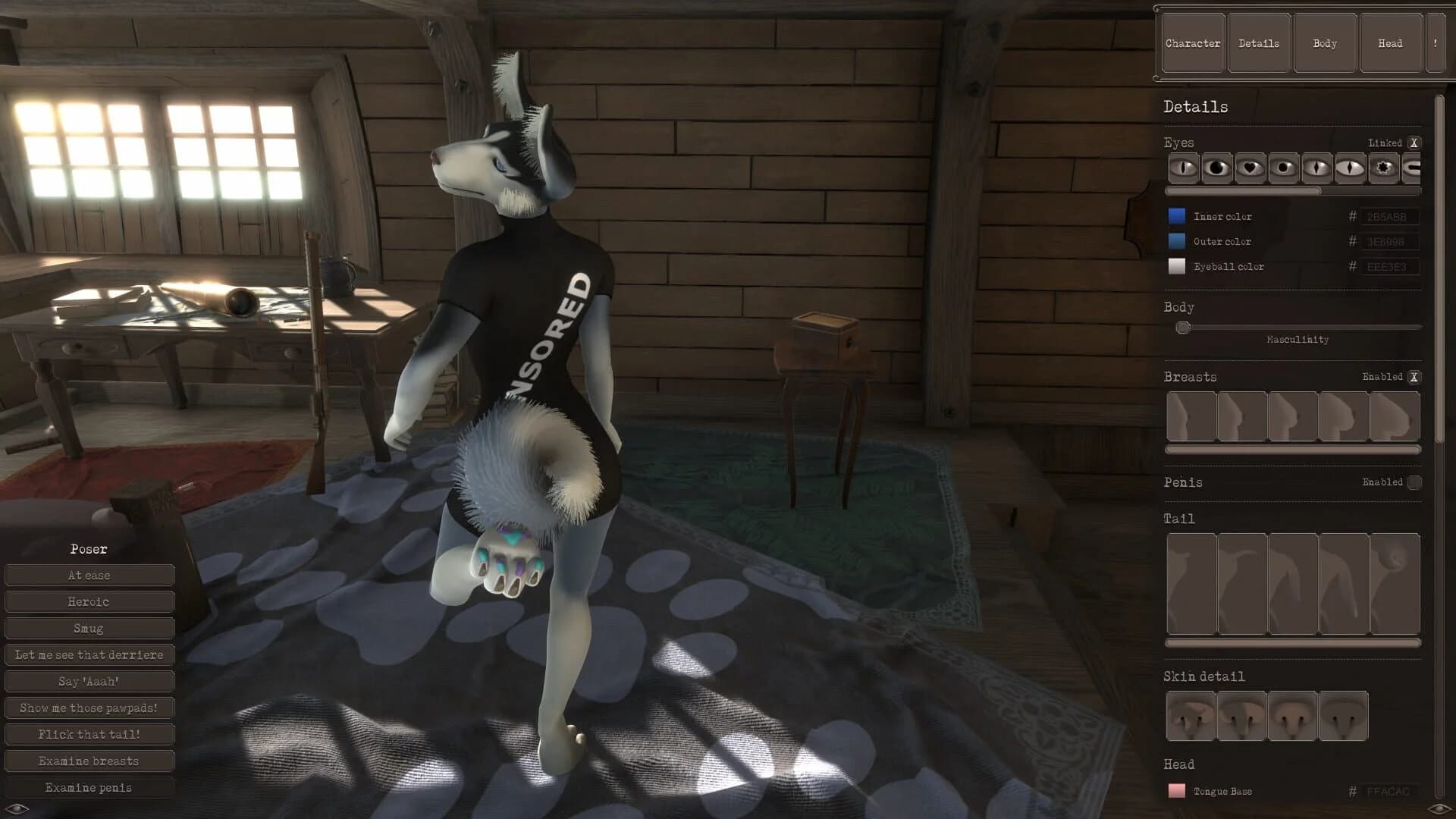The image size is (1456, 819).
Task: Choose the heart-shaped pupil eye
Action: 1249,168
